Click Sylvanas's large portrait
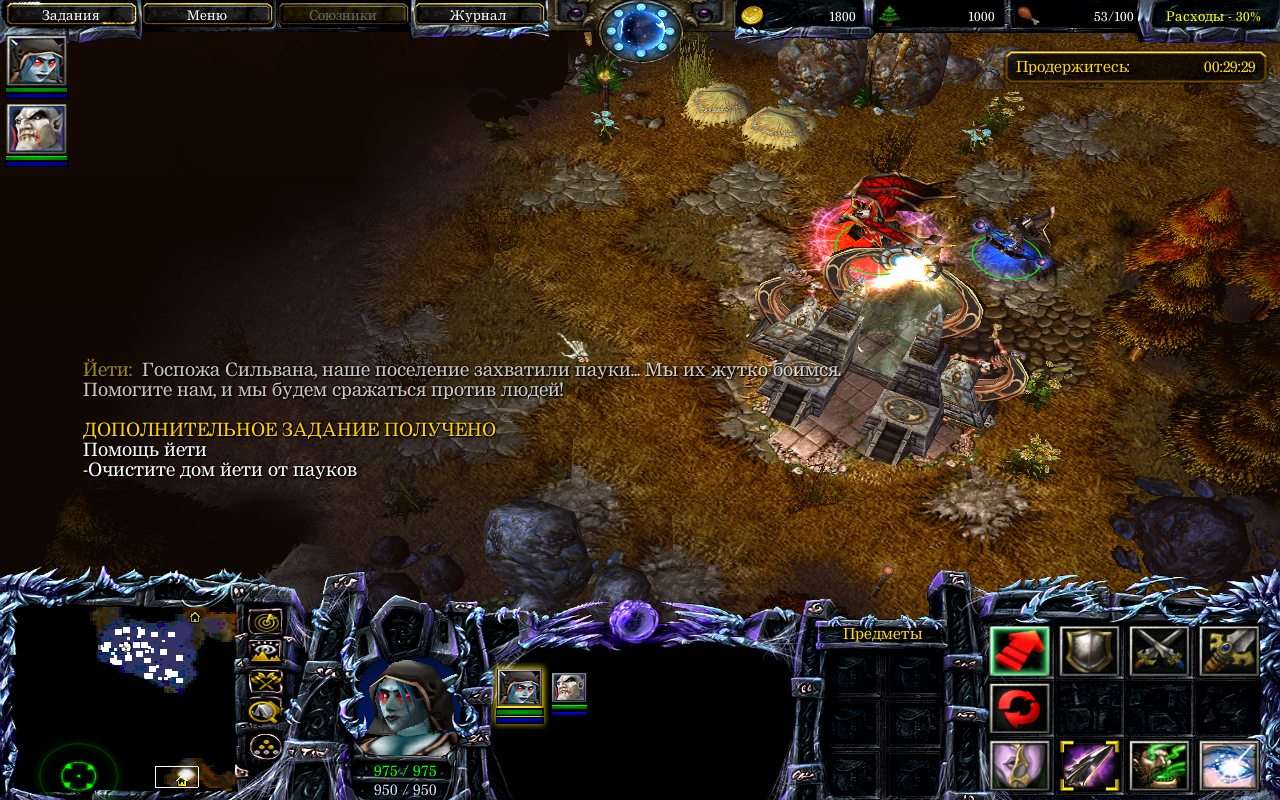 click(407, 707)
